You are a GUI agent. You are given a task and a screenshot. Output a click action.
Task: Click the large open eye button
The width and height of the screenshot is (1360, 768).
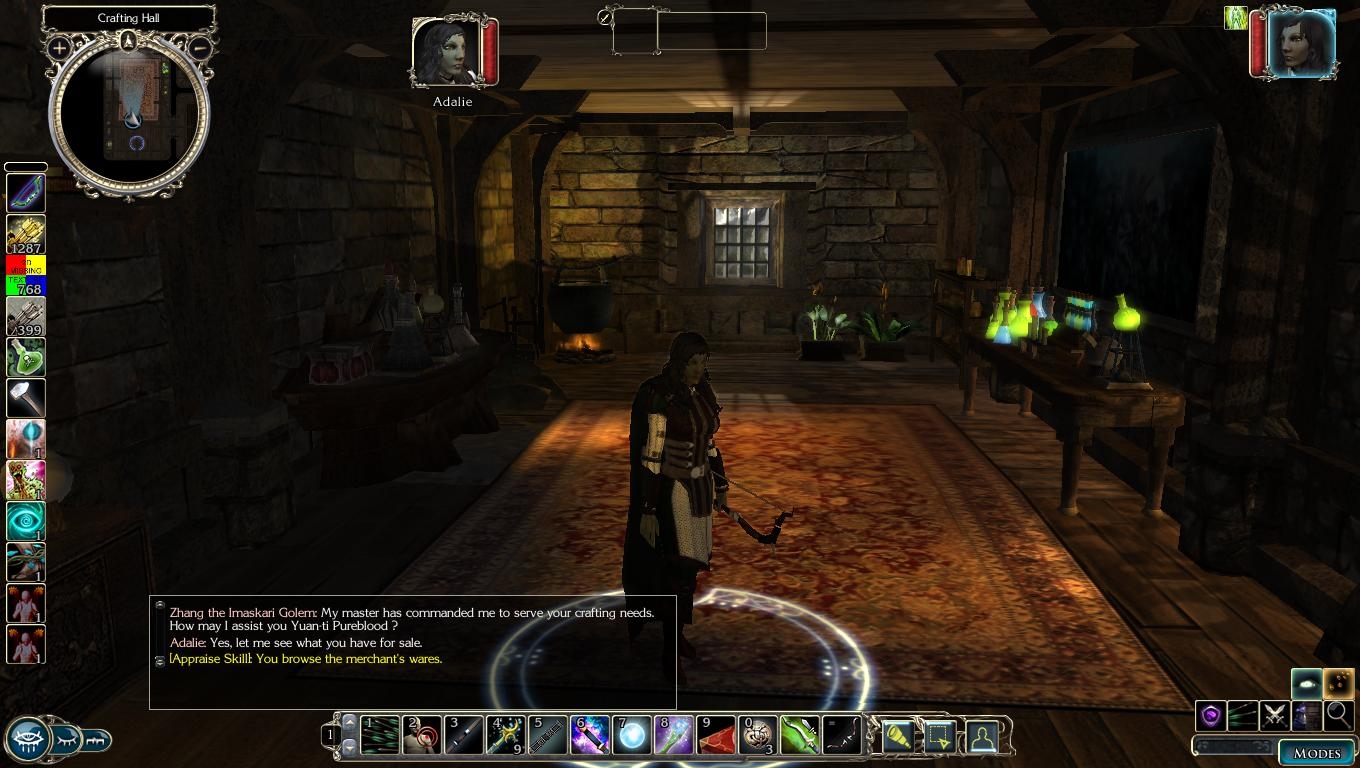pyautogui.click(x=27, y=740)
